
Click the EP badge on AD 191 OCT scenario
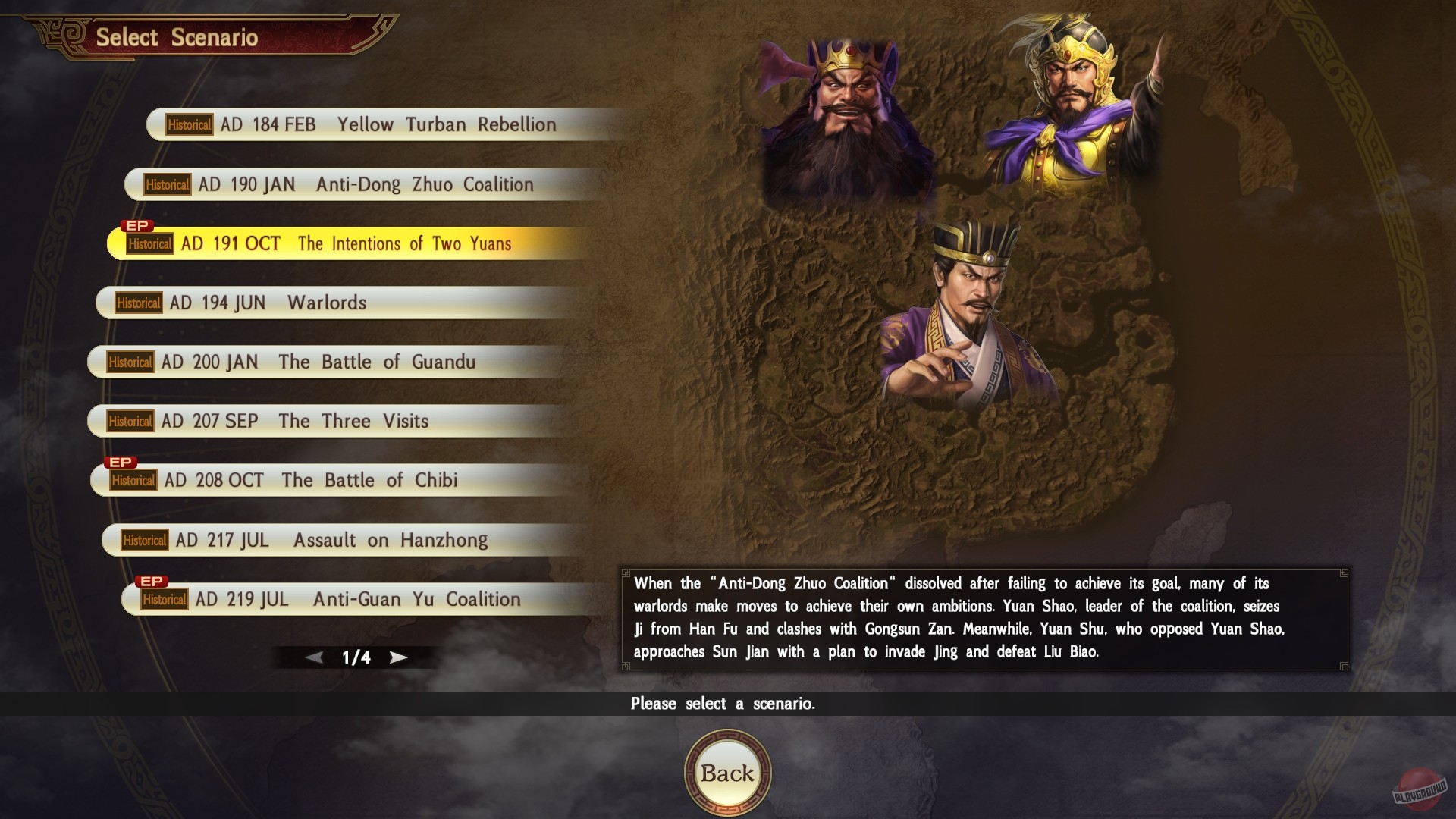(x=137, y=225)
